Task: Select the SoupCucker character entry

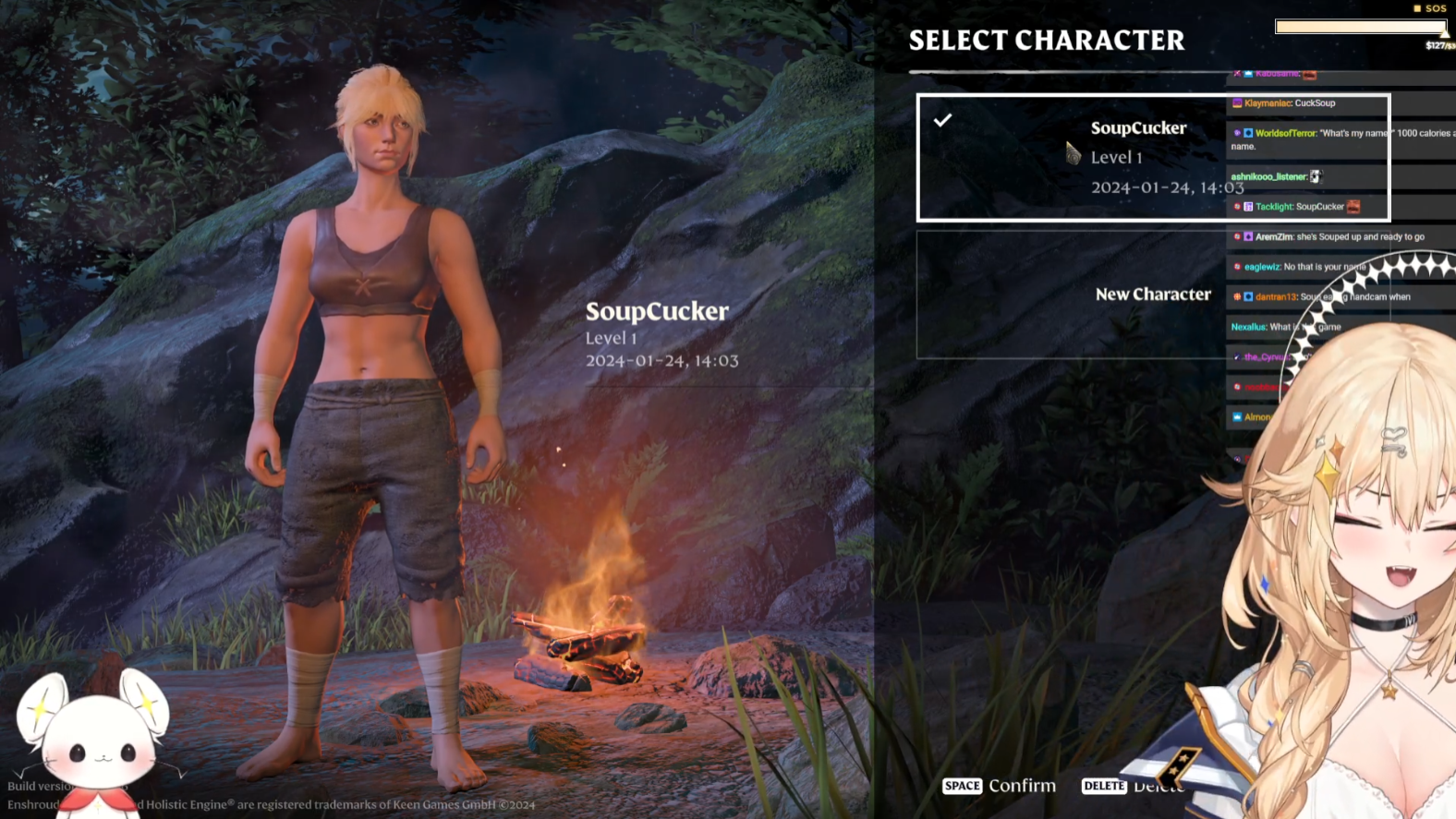Action: [x=1072, y=157]
